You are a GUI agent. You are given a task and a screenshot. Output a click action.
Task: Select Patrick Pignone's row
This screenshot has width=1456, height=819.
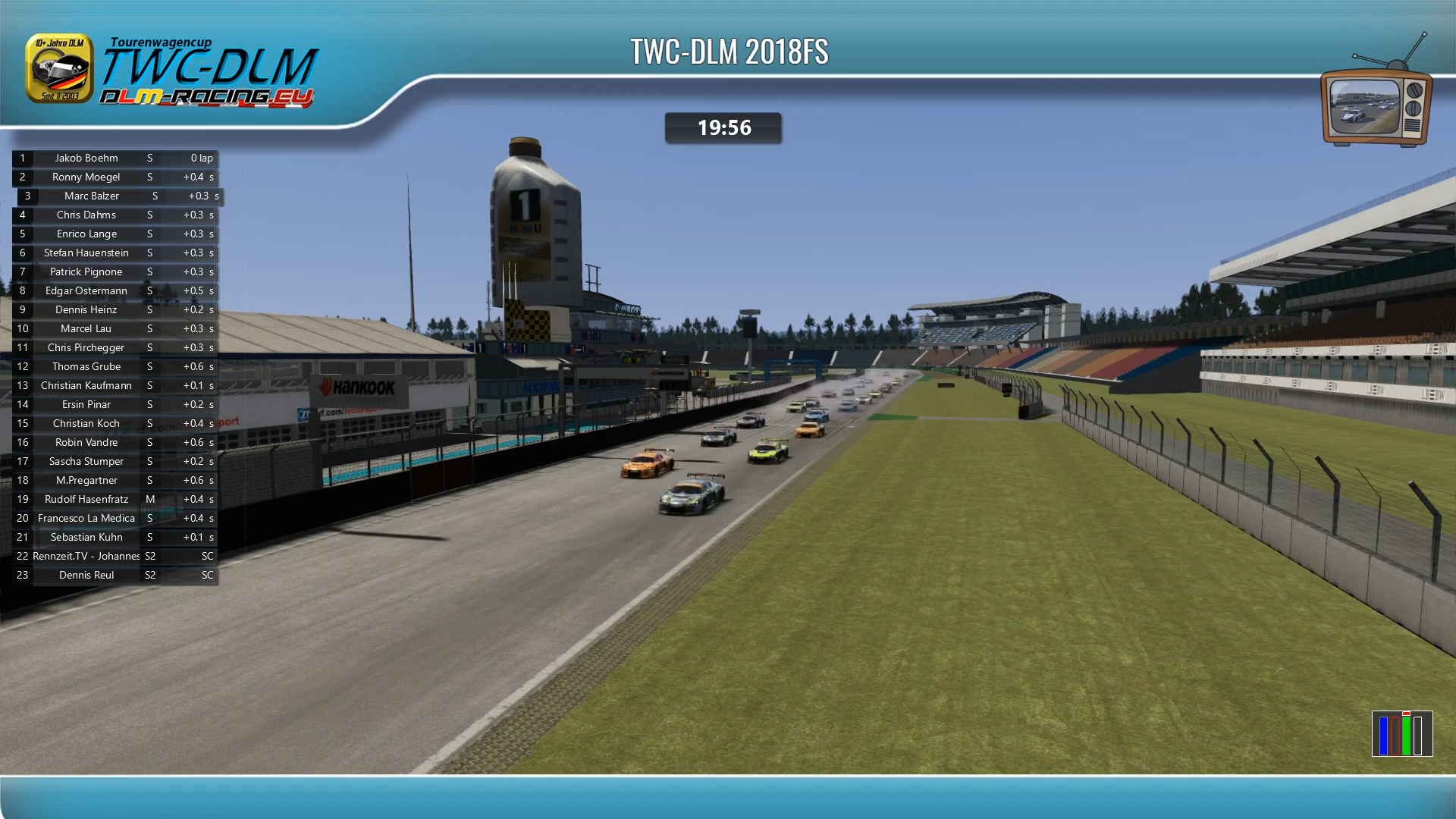[x=86, y=272]
